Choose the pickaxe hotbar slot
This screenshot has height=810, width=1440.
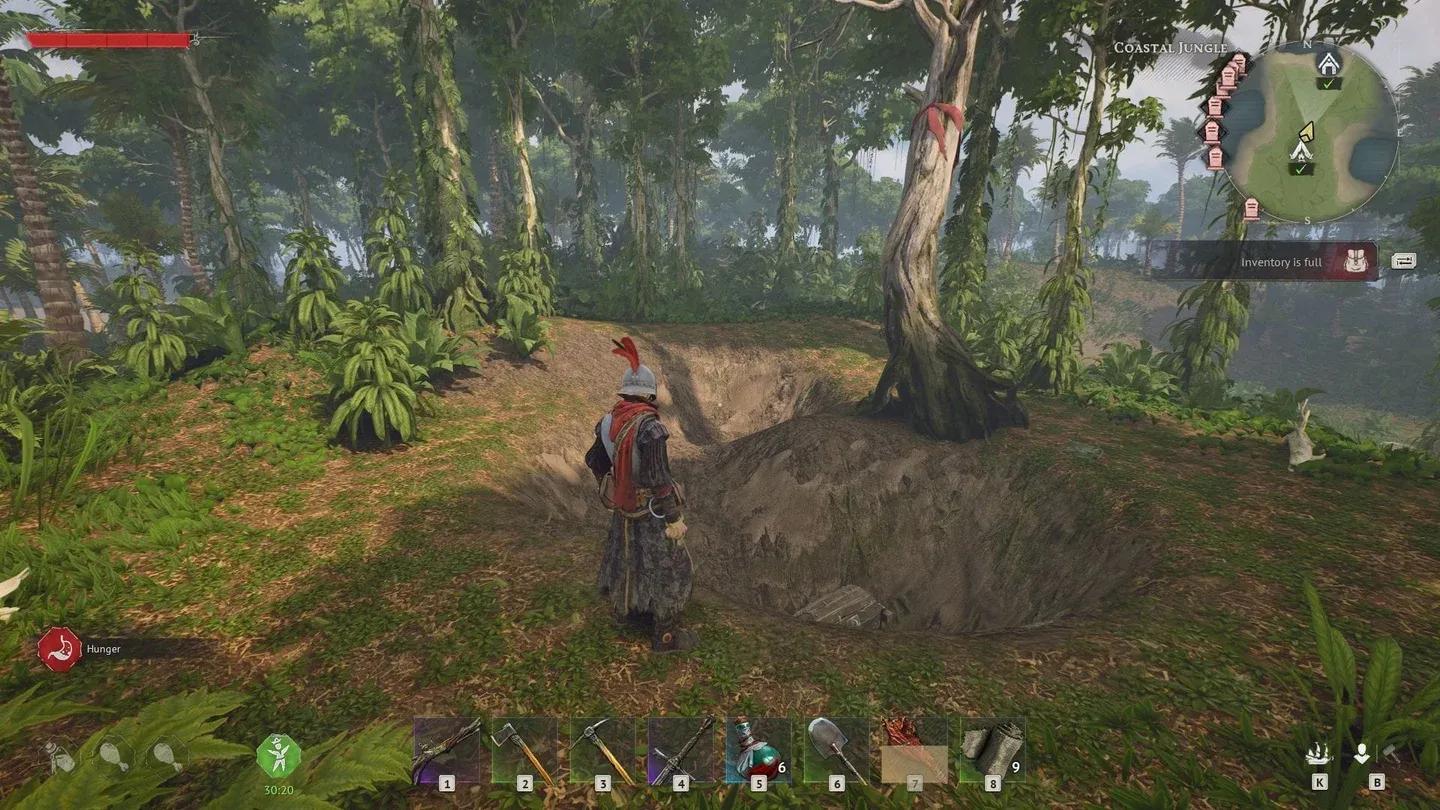(602, 750)
